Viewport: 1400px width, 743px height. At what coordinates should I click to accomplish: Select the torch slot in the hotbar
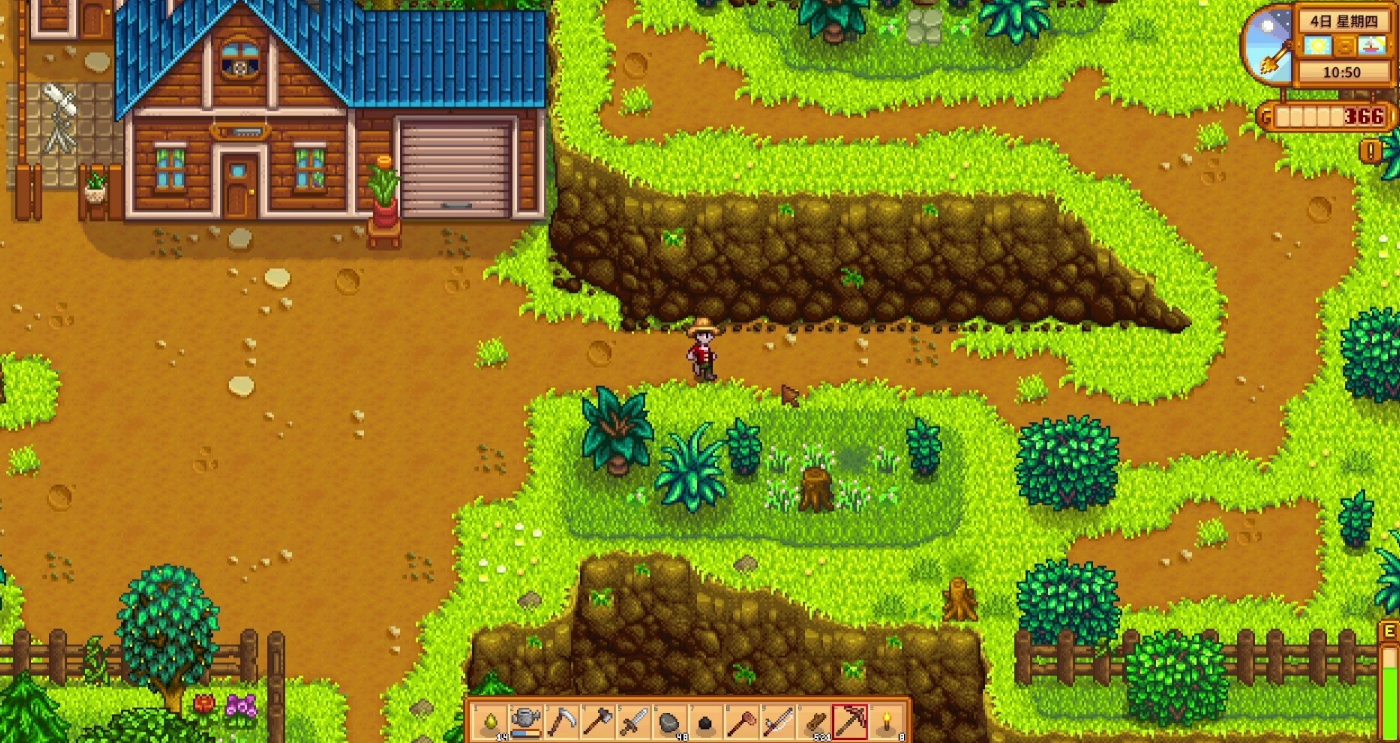886,721
